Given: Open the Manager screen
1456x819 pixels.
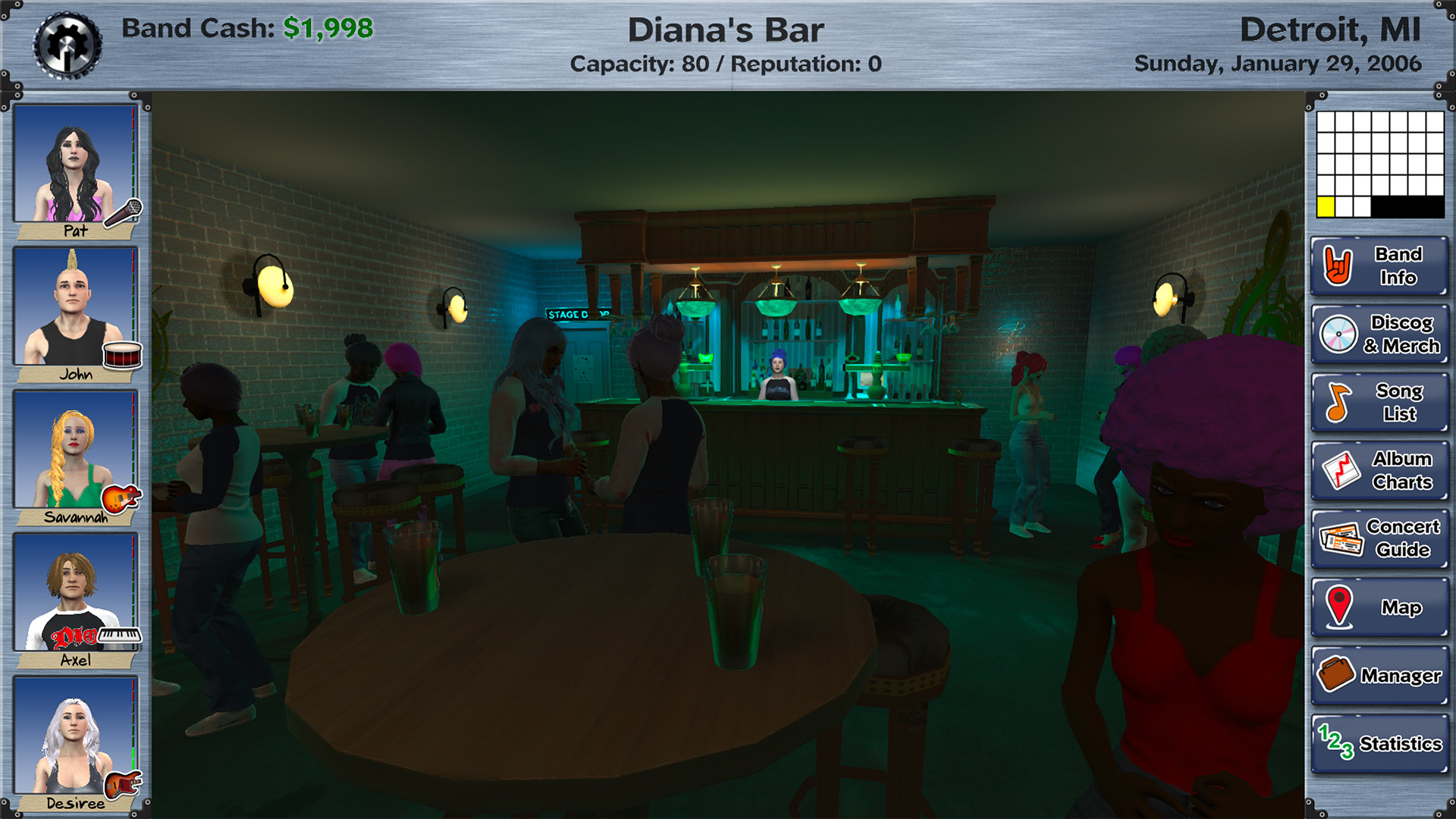Looking at the screenshot, I should point(1379,673).
